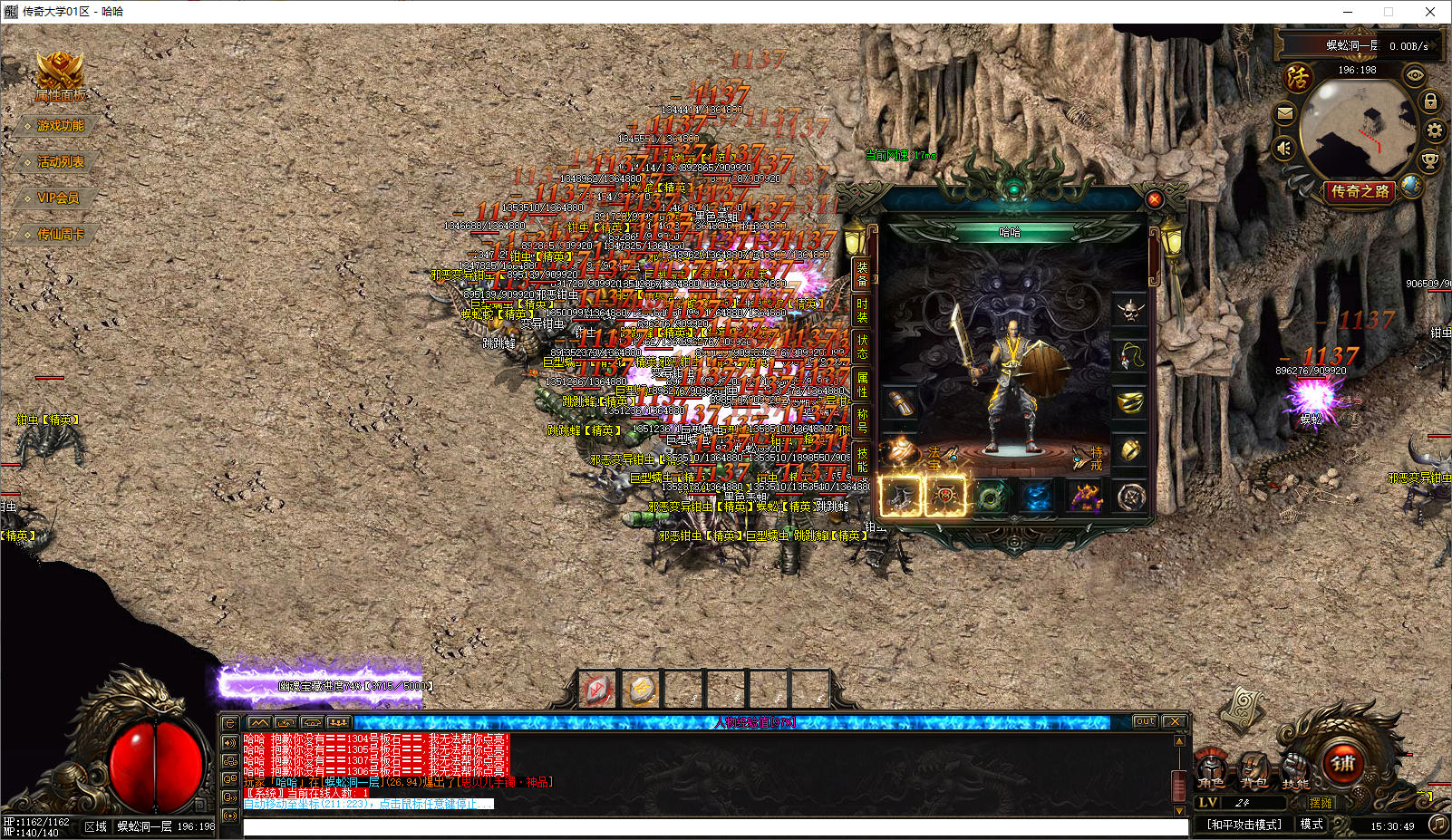
Task: Open the mail envelope icon
Action: (1284, 113)
